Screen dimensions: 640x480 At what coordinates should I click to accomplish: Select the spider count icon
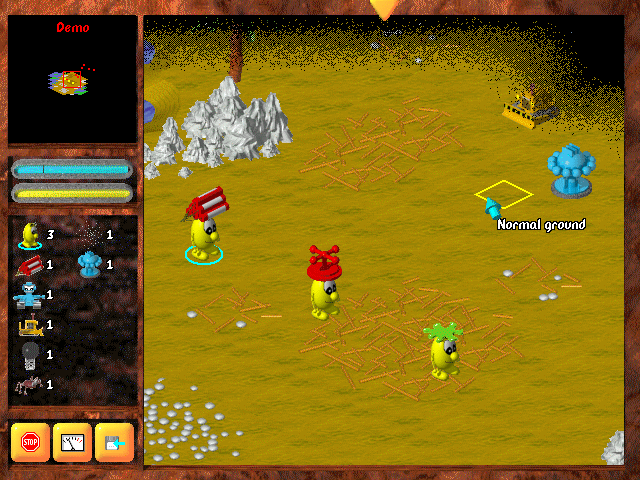(27, 384)
